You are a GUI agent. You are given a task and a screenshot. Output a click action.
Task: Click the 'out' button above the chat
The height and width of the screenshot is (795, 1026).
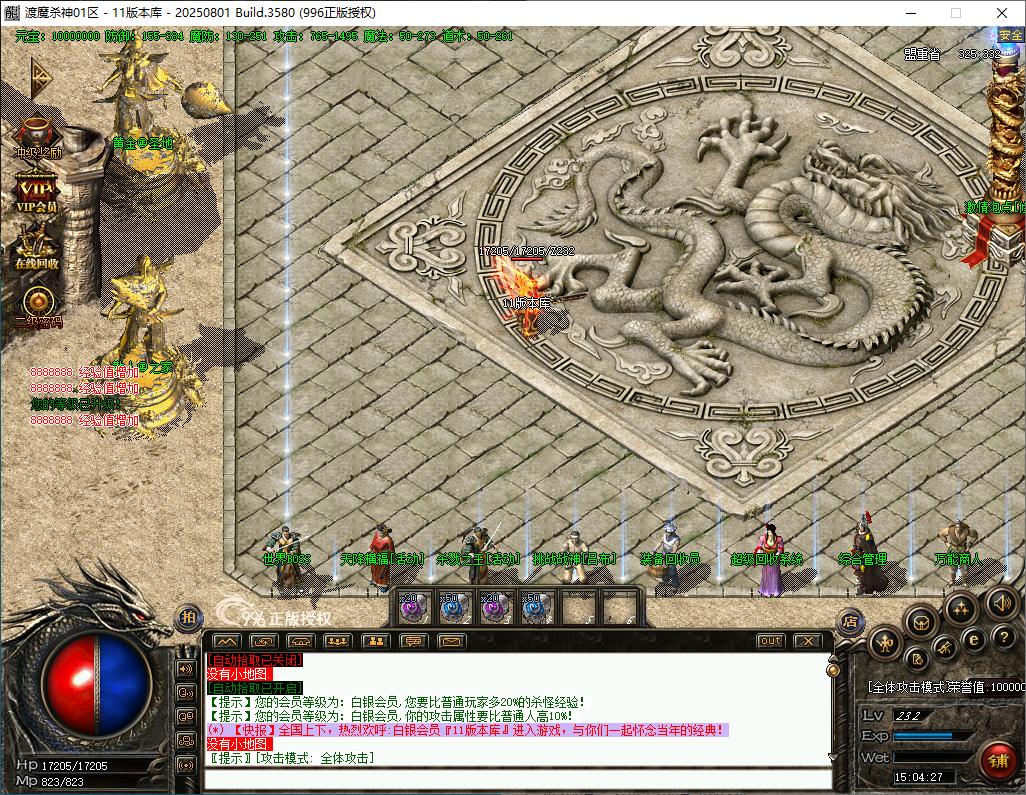pos(770,641)
